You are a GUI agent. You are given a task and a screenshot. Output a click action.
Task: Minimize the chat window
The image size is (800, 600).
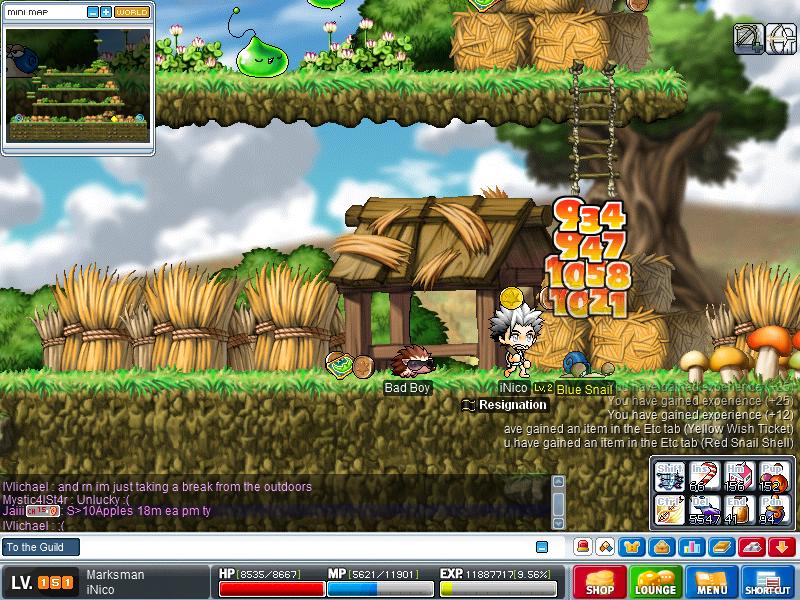(x=542, y=547)
